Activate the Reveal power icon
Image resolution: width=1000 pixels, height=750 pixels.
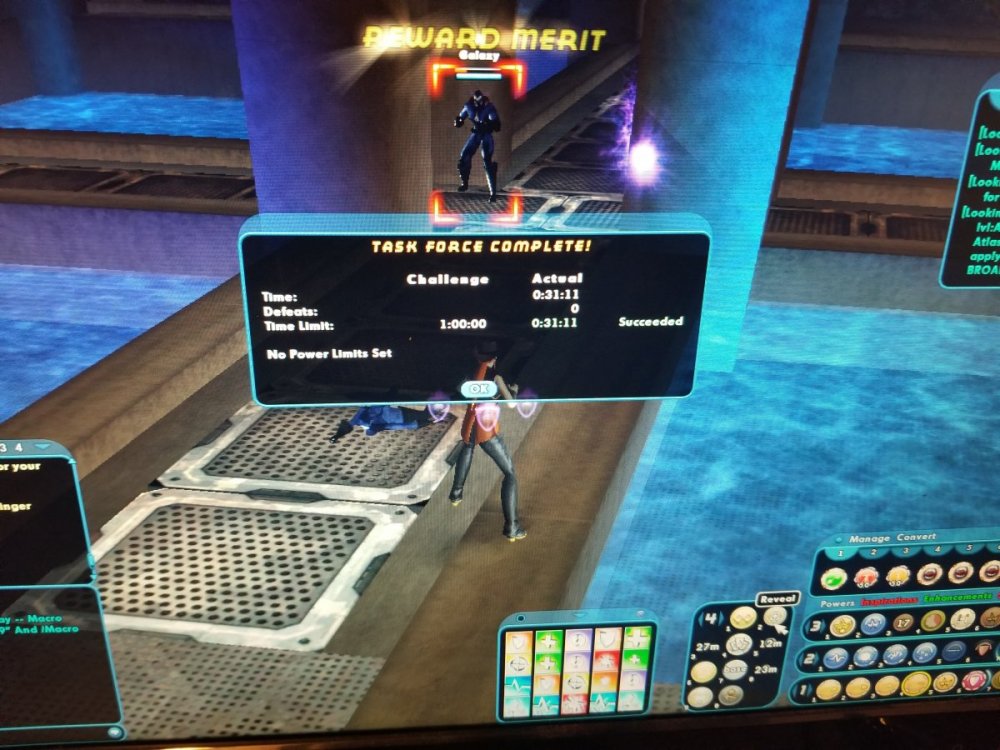775,614
